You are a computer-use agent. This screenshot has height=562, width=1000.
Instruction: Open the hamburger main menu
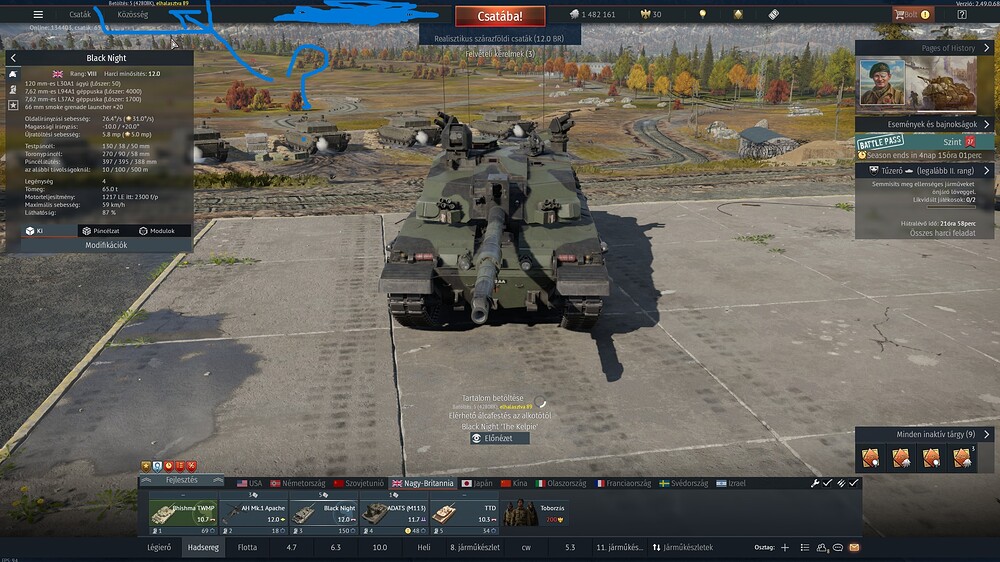[x=38, y=15]
